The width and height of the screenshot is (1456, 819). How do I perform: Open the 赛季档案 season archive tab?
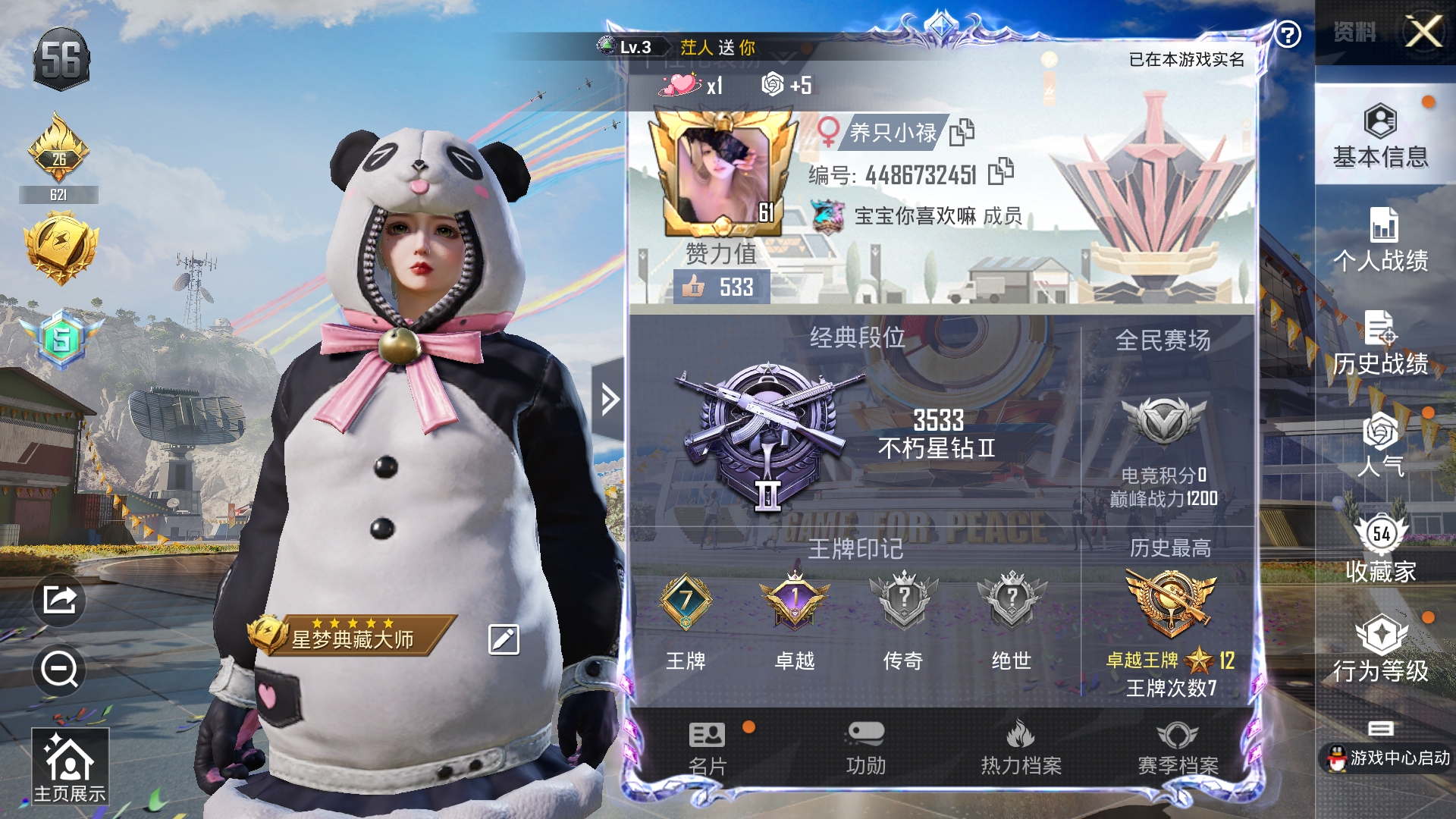click(1178, 748)
